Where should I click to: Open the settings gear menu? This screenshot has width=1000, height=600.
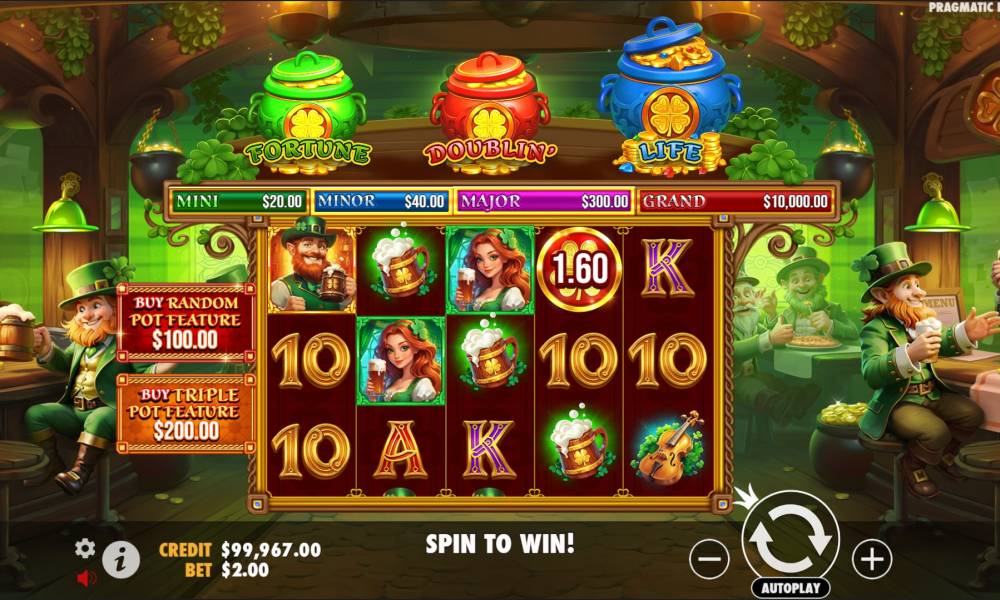click(x=86, y=547)
